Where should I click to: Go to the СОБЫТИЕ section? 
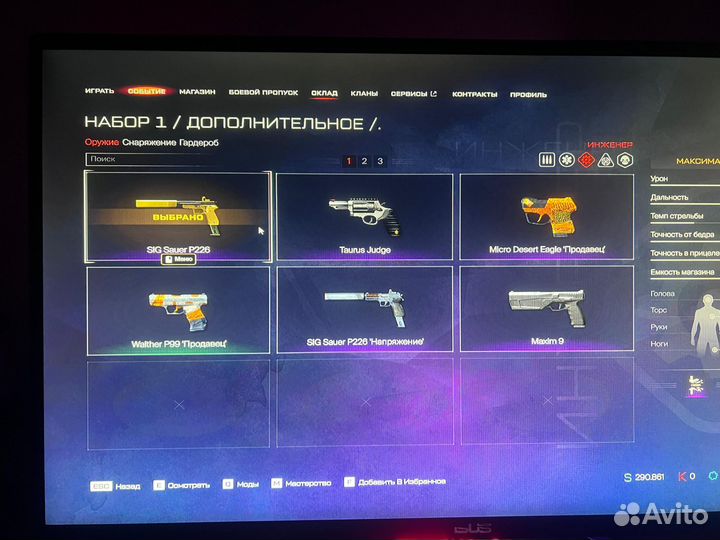146,92
